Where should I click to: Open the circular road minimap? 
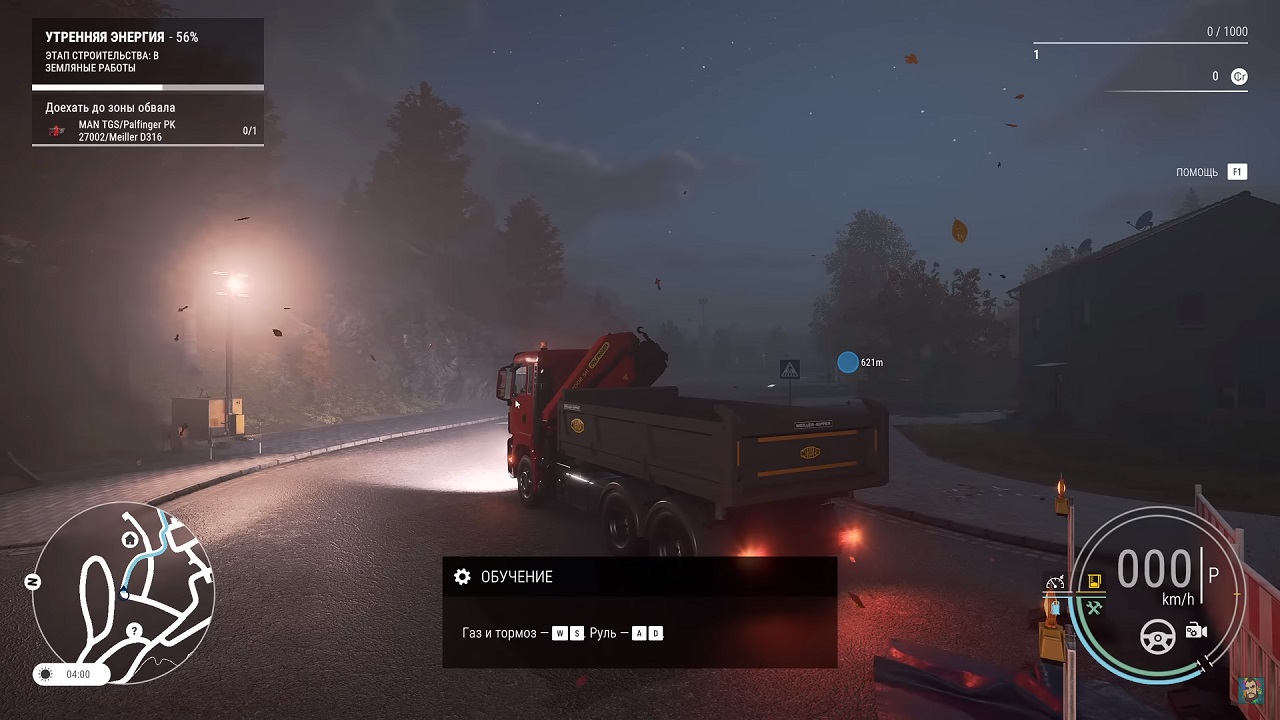pyautogui.click(x=123, y=590)
